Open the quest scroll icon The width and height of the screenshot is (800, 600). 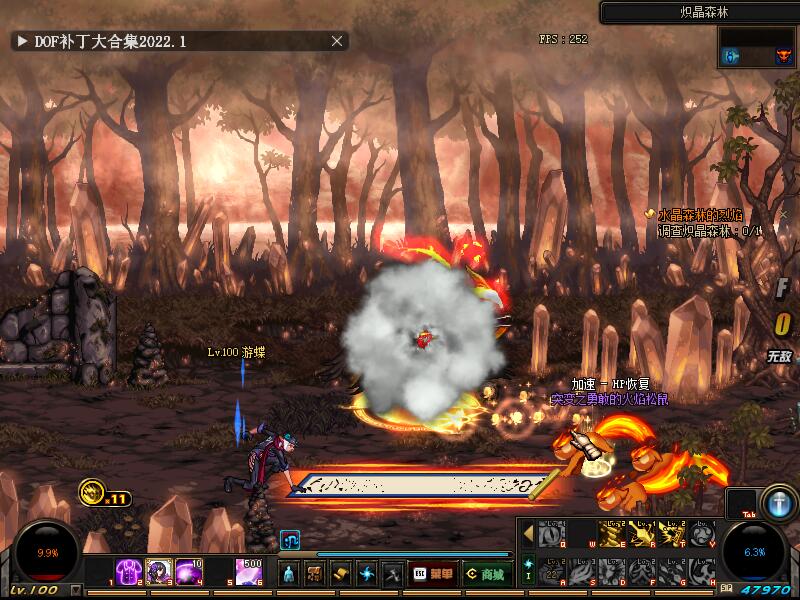341,574
